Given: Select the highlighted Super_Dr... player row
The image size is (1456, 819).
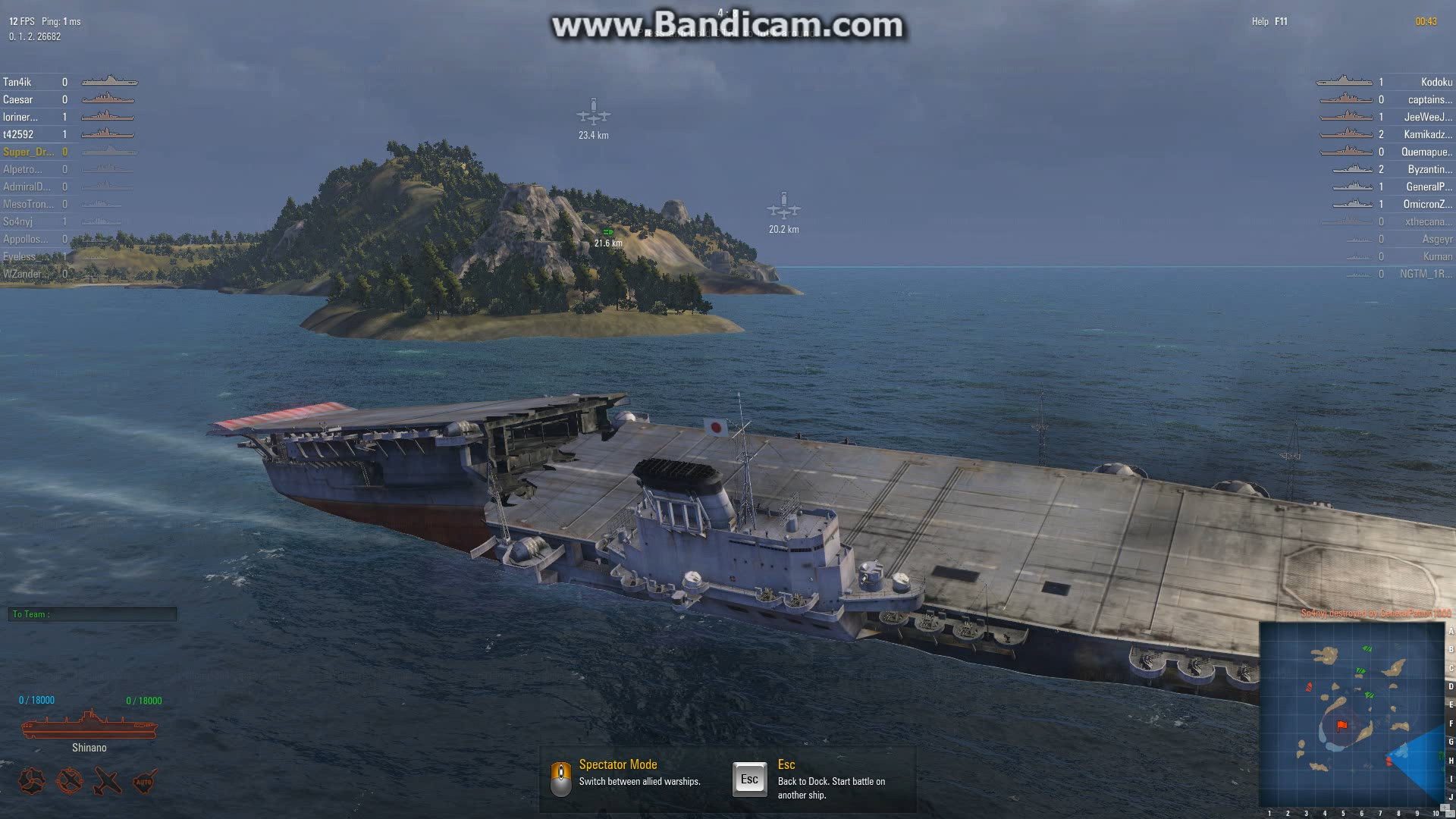Looking at the screenshot, I should point(28,152).
